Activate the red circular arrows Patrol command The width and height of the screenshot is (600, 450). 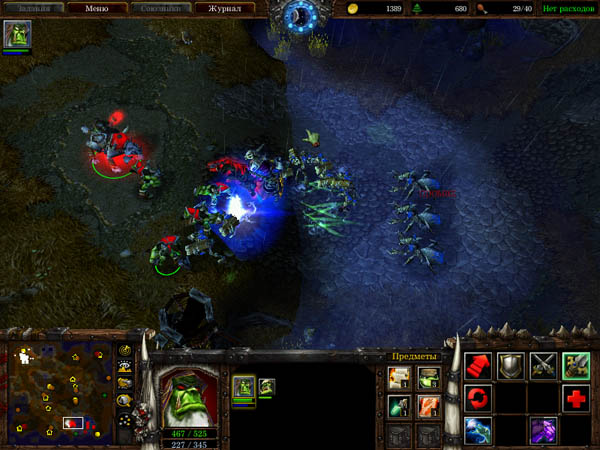coord(478,399)
